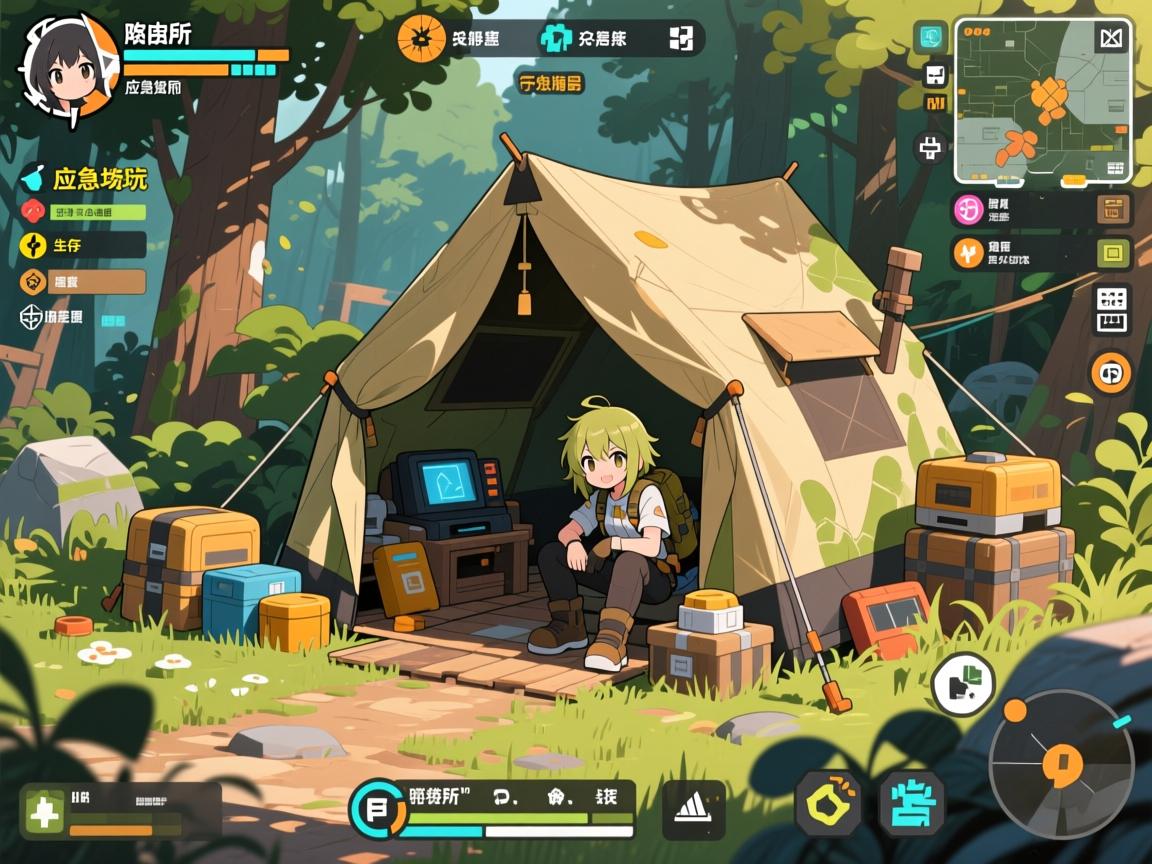Activate the yellow hexagon ability button

click(x=829, y=802)
